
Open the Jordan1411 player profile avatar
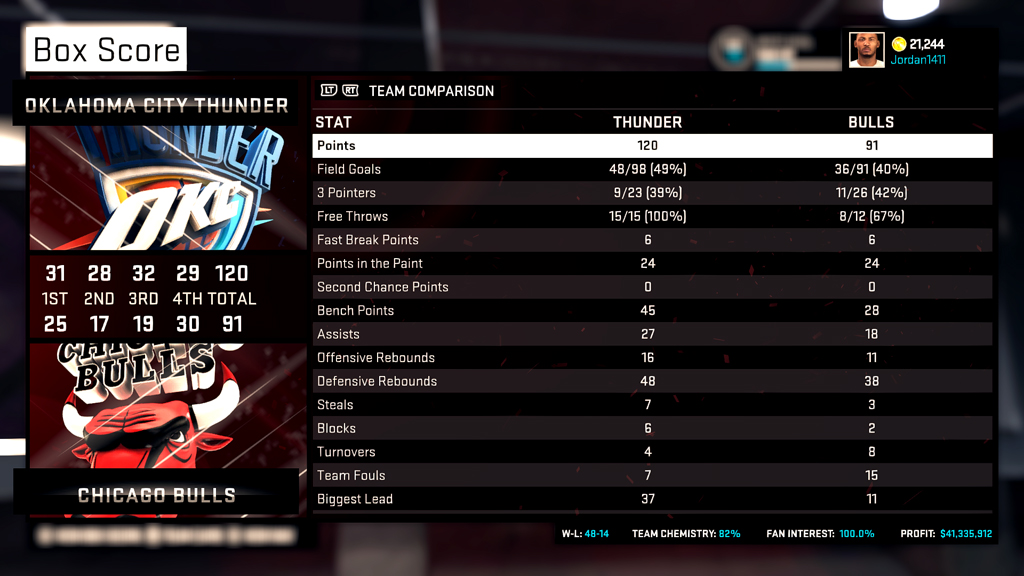point(867,50)
